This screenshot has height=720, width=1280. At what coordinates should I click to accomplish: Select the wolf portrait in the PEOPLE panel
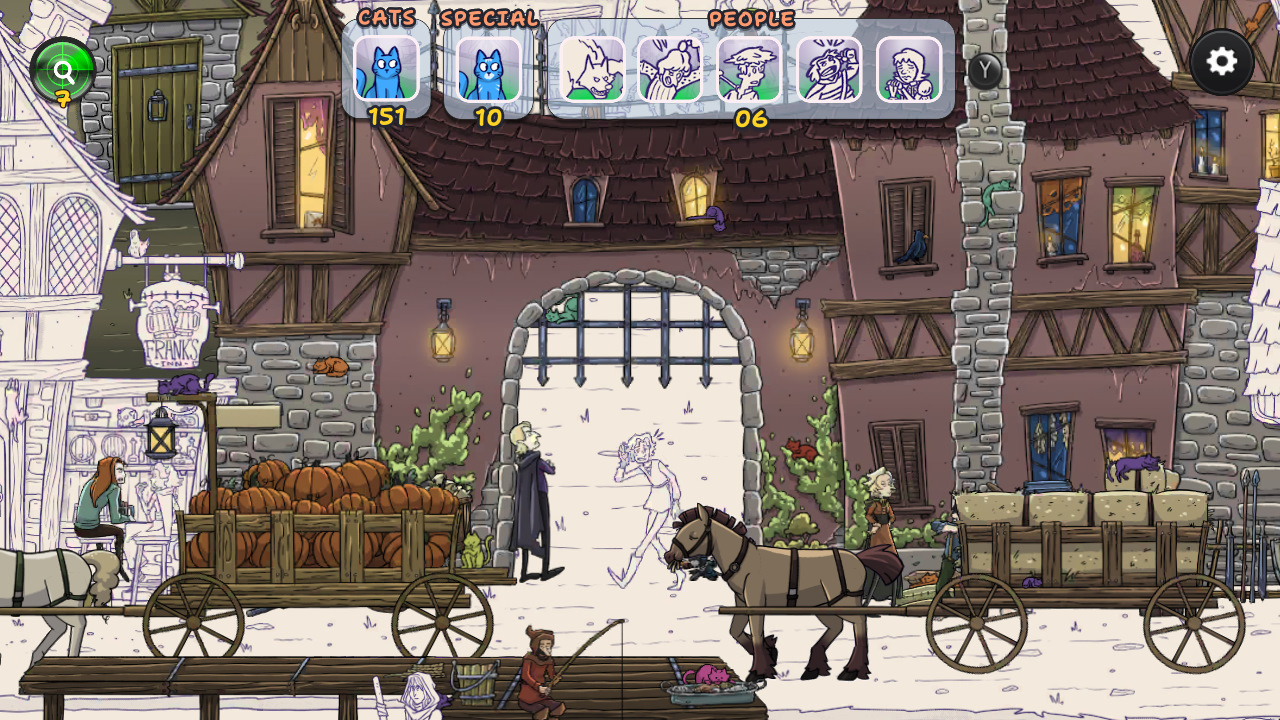point(592,70)
